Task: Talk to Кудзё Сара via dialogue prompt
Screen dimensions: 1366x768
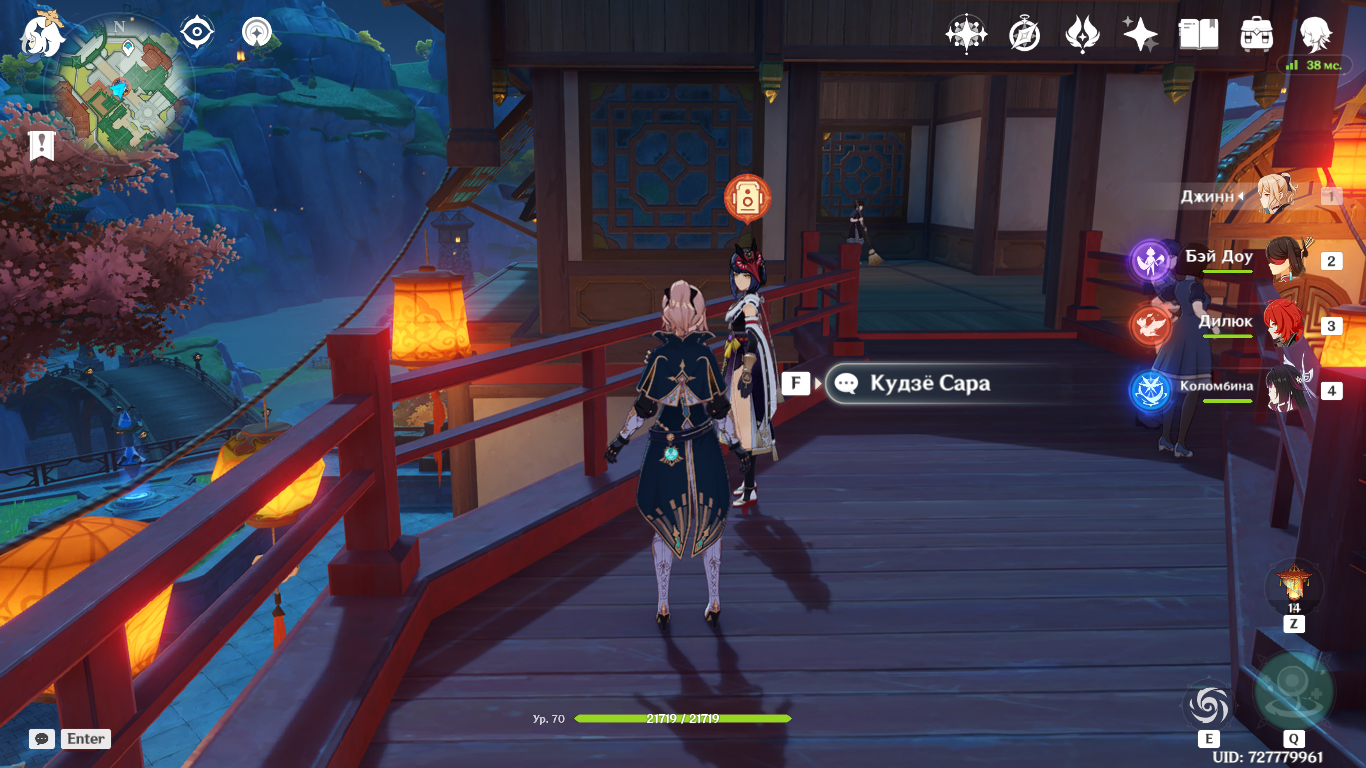Action: 928,383
